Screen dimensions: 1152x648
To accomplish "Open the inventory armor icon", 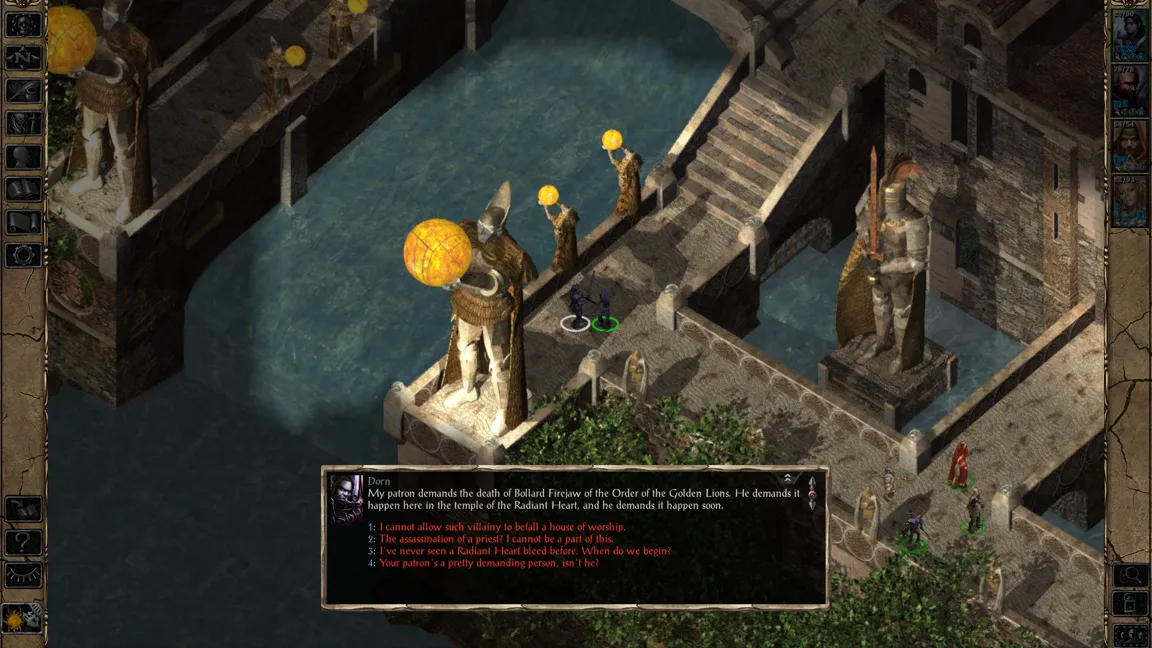I will pos(23,124).
